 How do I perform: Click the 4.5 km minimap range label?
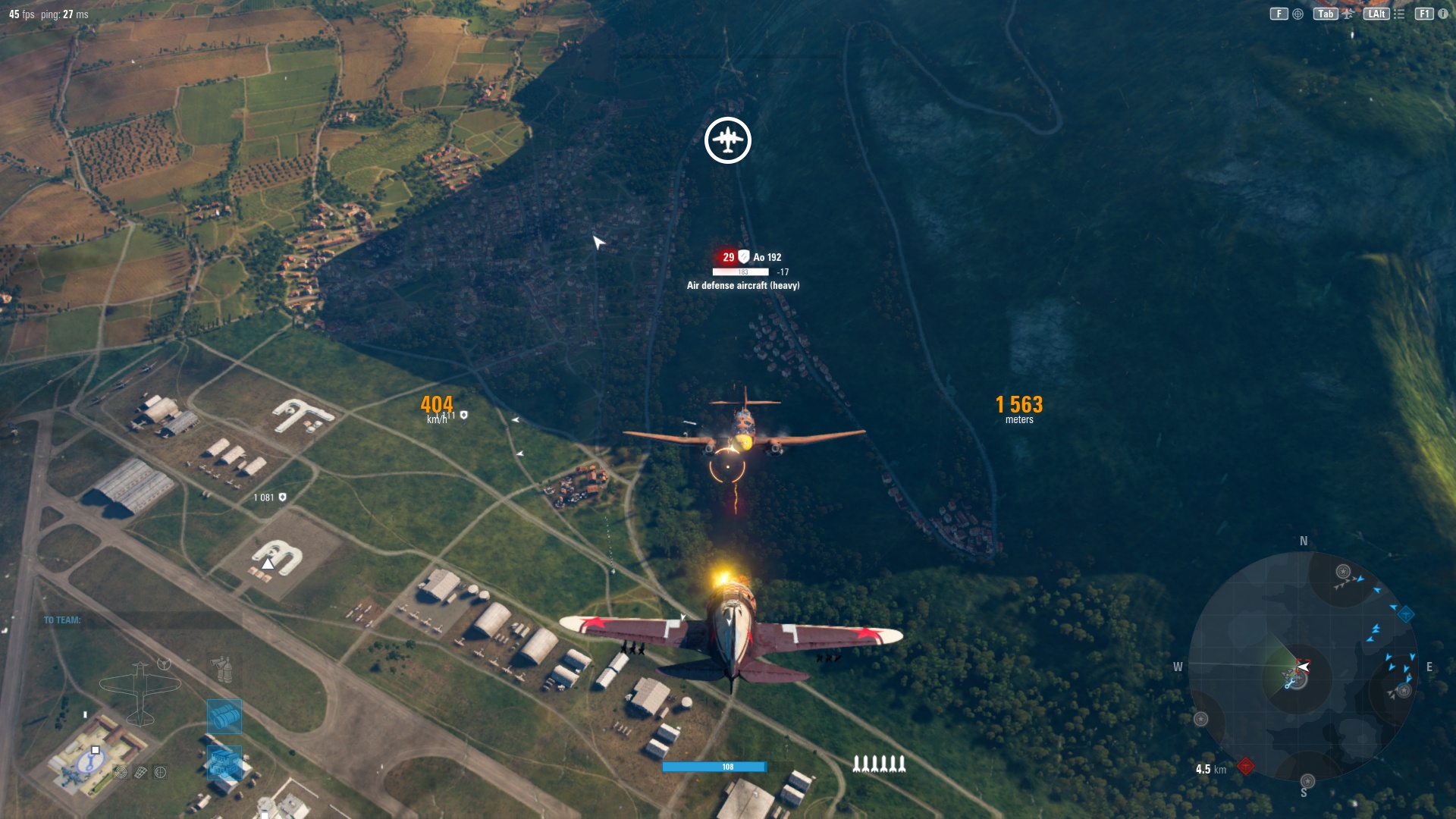pyautogui.click(x=1210, y=769)
